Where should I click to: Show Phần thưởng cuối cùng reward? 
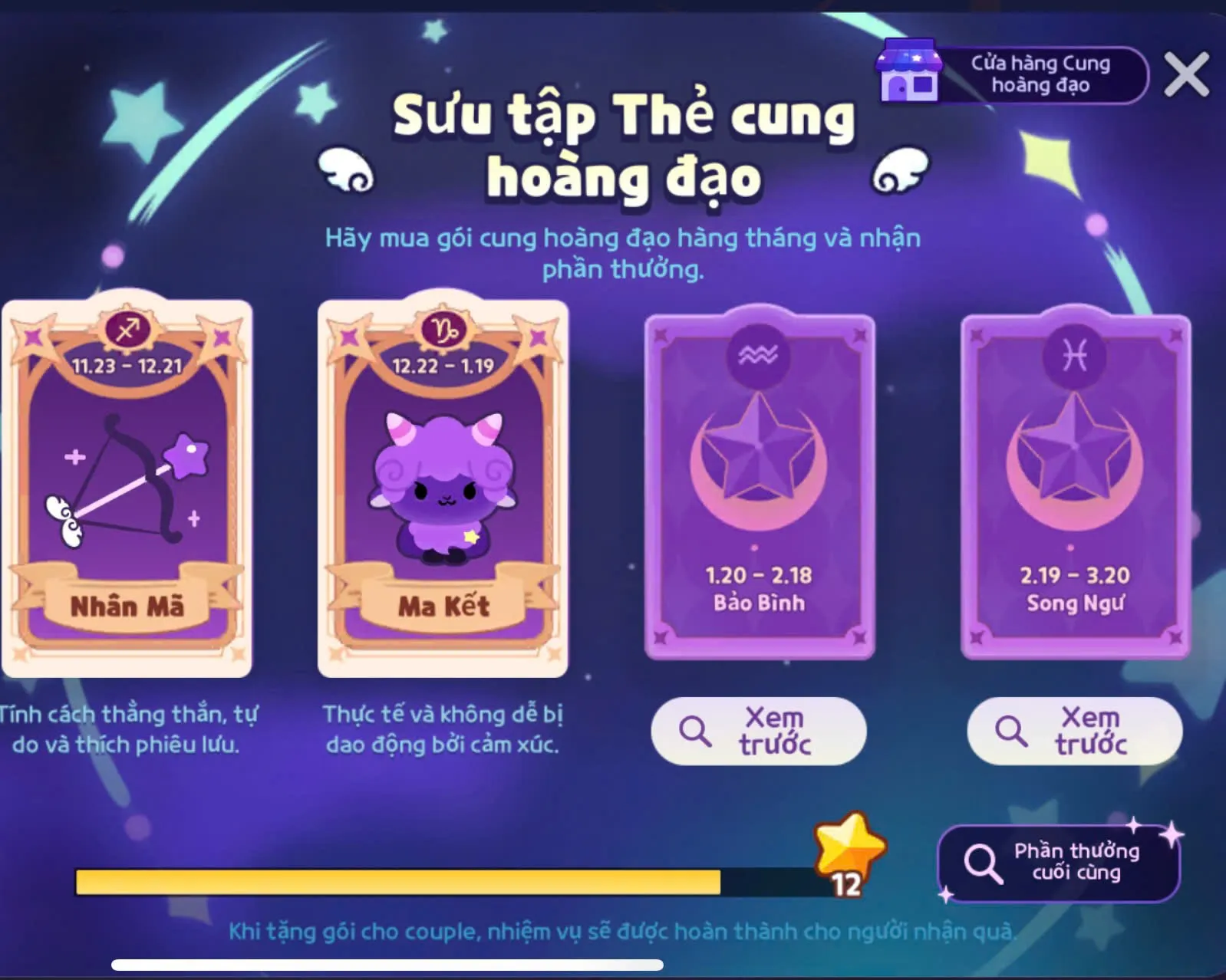point(1059,863)
